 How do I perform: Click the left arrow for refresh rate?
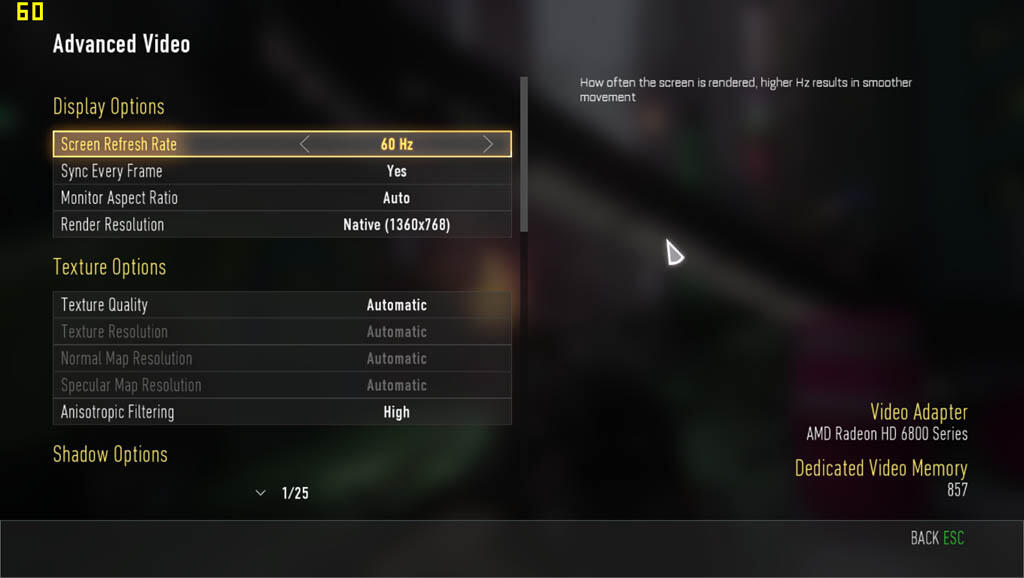[x=305, y=144]
